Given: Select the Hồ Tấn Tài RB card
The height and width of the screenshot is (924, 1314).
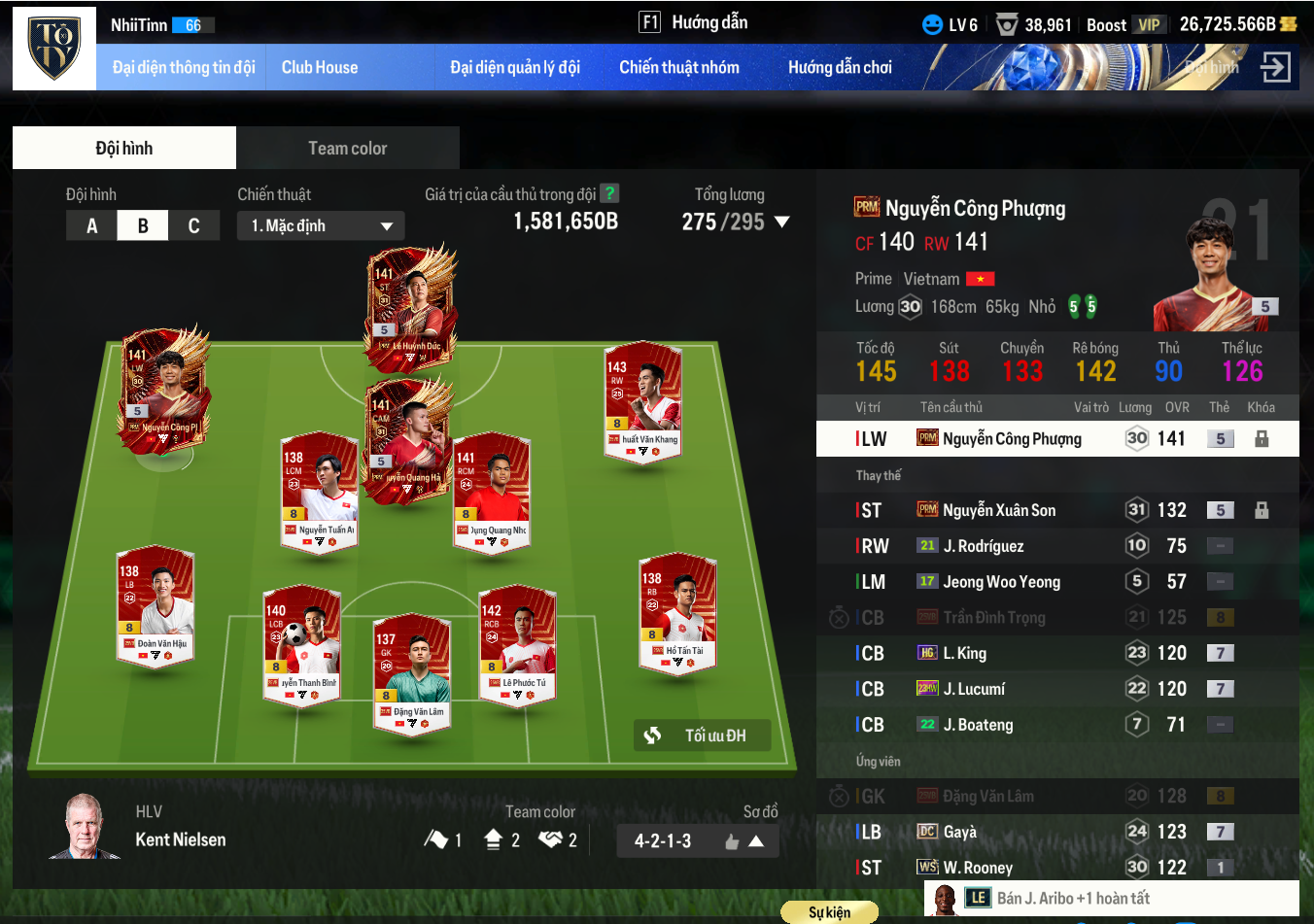Looking at the screenshot, I should [677, 614].
